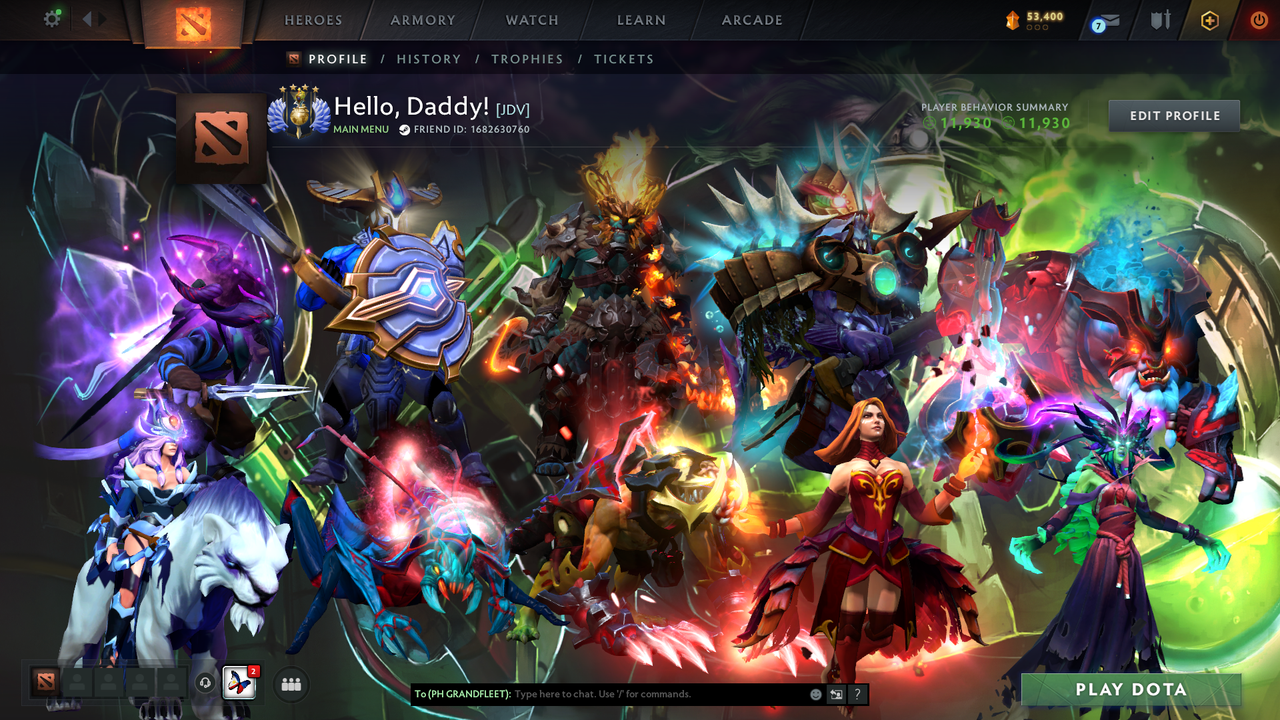Open the party finder group icon

click(291, 683)
